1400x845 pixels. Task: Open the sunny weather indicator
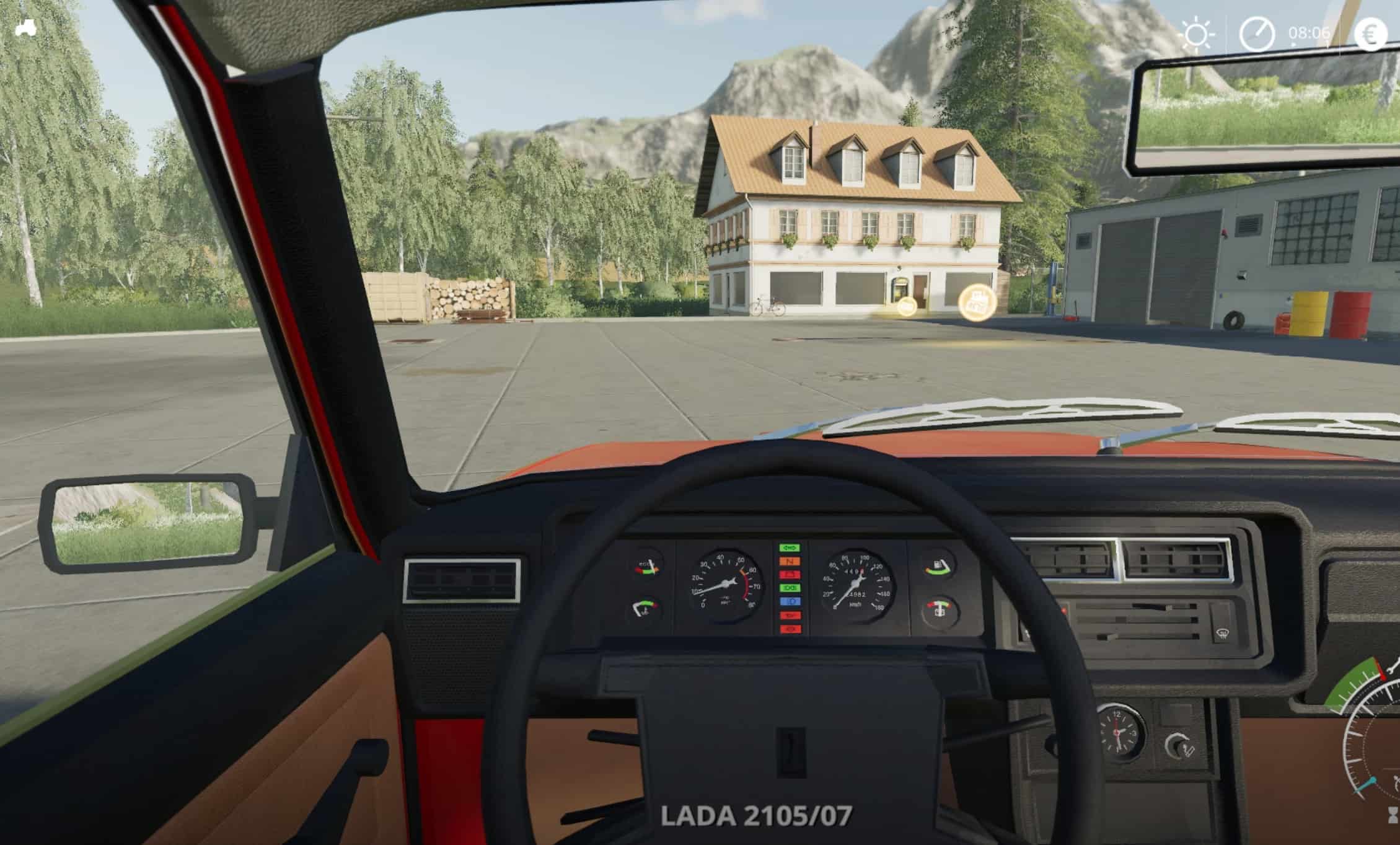[x=1196, y=35]
